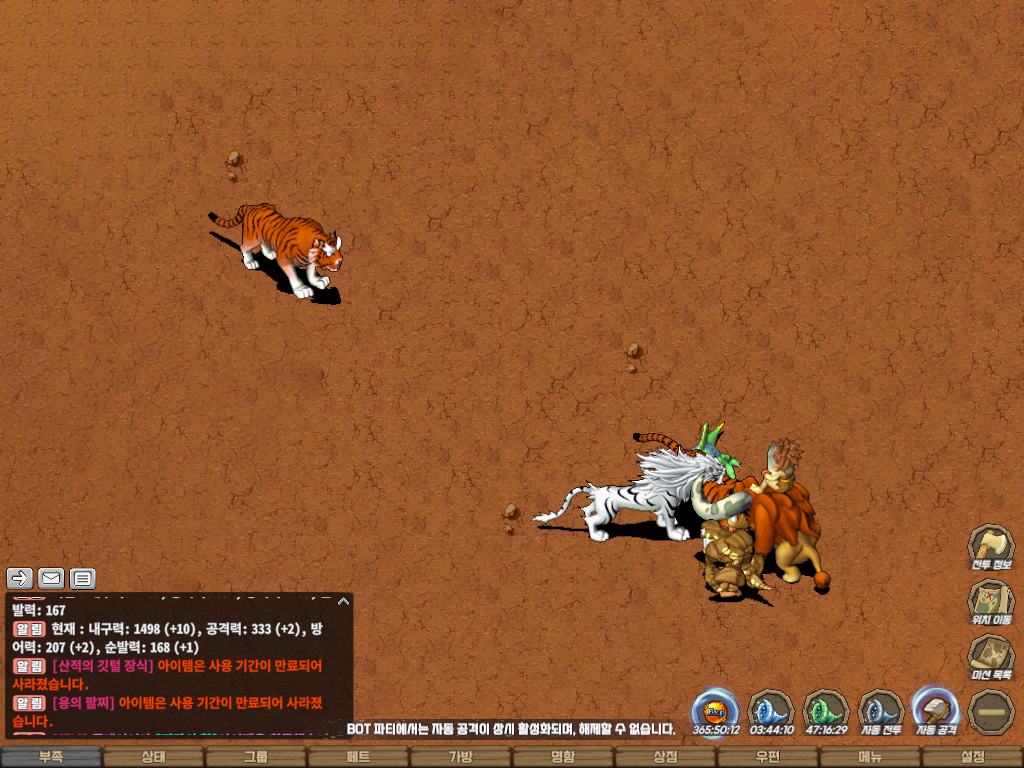Open the 부족 (tribe) tab
This screenshot has height=768, width=1024.
[x=51, y=757]
